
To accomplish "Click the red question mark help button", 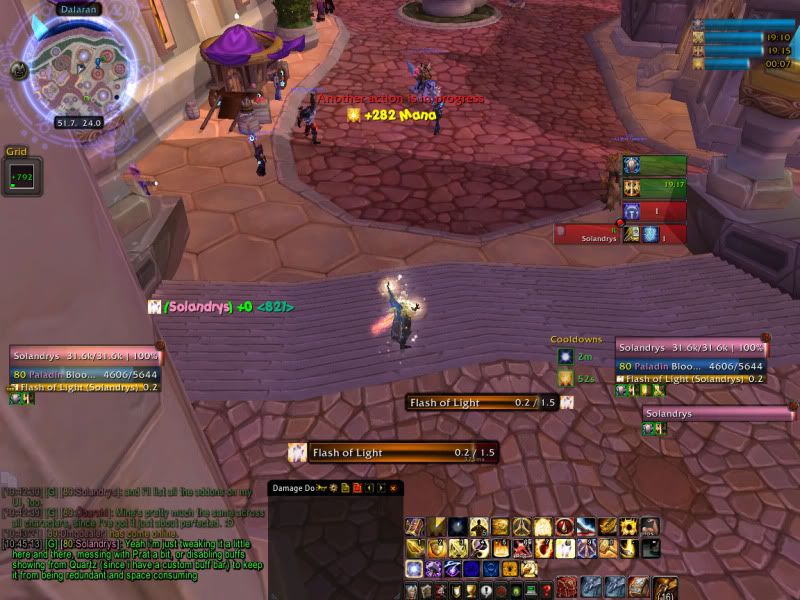I will tap(547, 591).
